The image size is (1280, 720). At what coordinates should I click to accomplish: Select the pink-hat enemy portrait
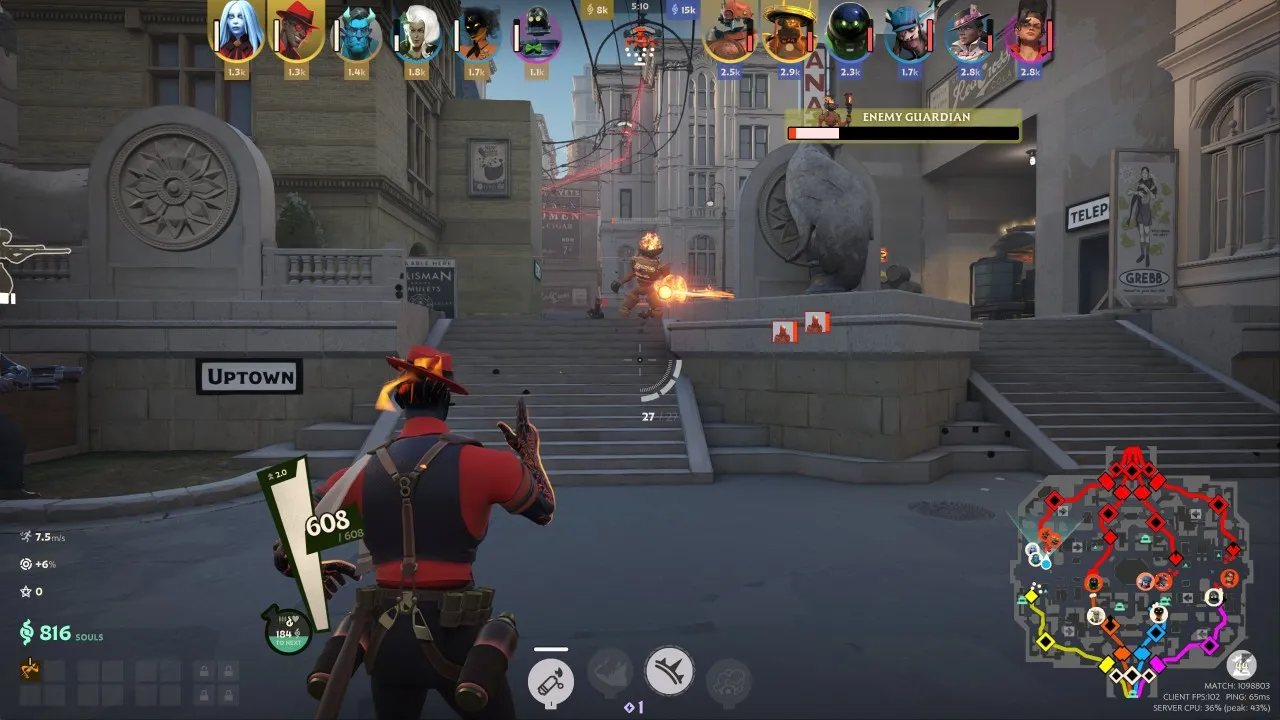point(969,34)
